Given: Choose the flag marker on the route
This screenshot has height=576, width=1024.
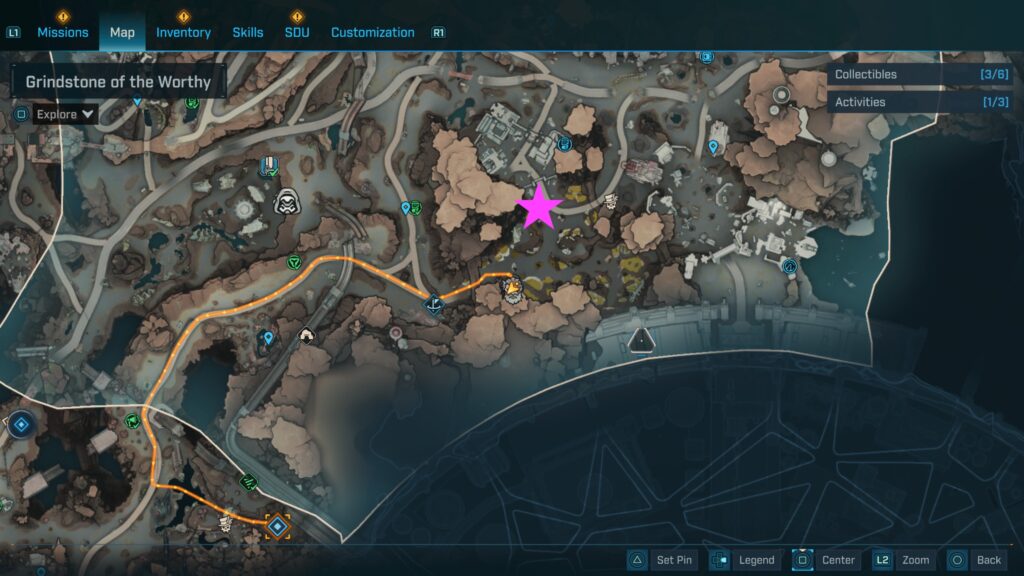Looking at the screenshot, I should pos(434,304).
